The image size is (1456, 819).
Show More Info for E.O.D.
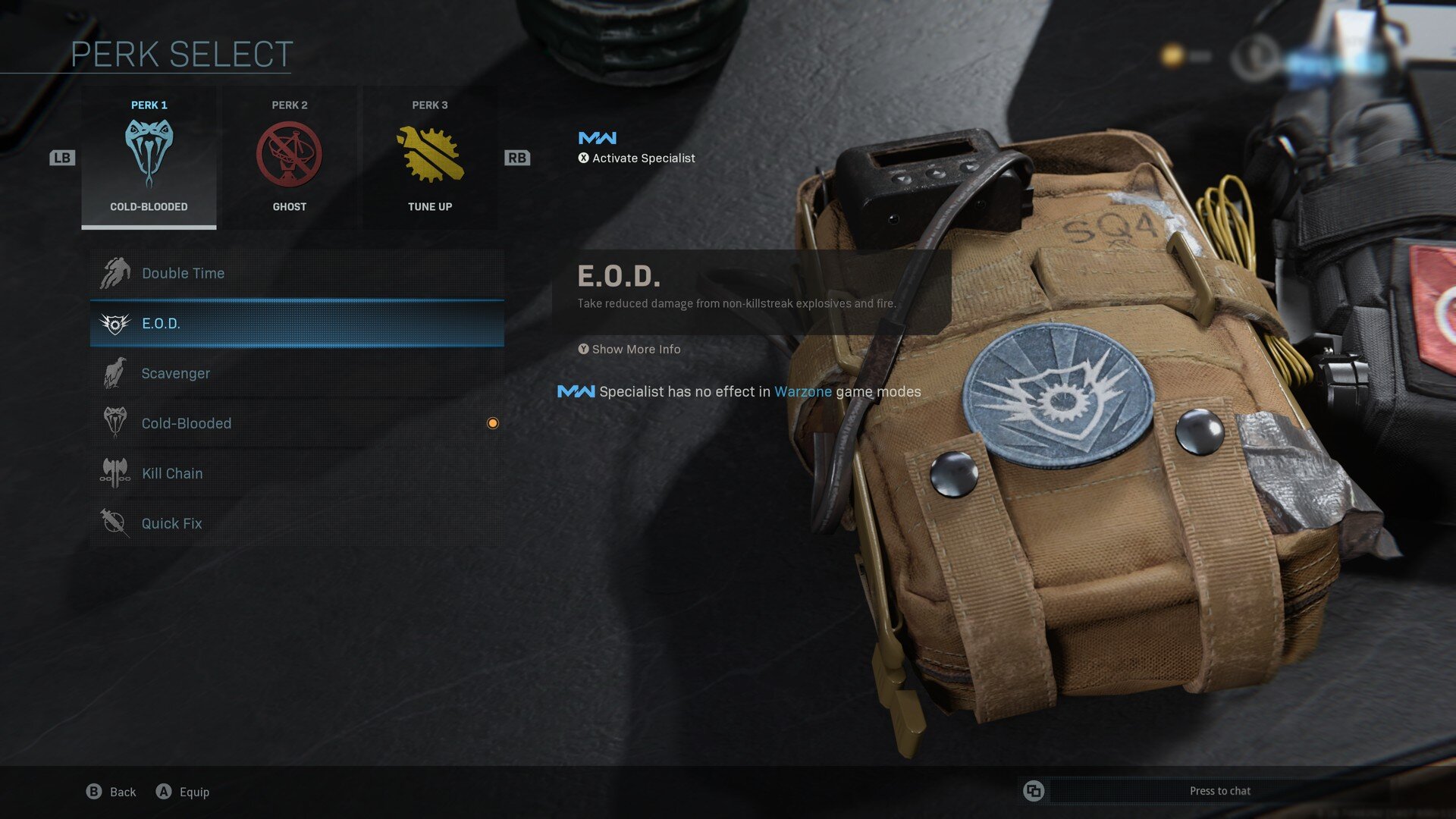[629, 349]
